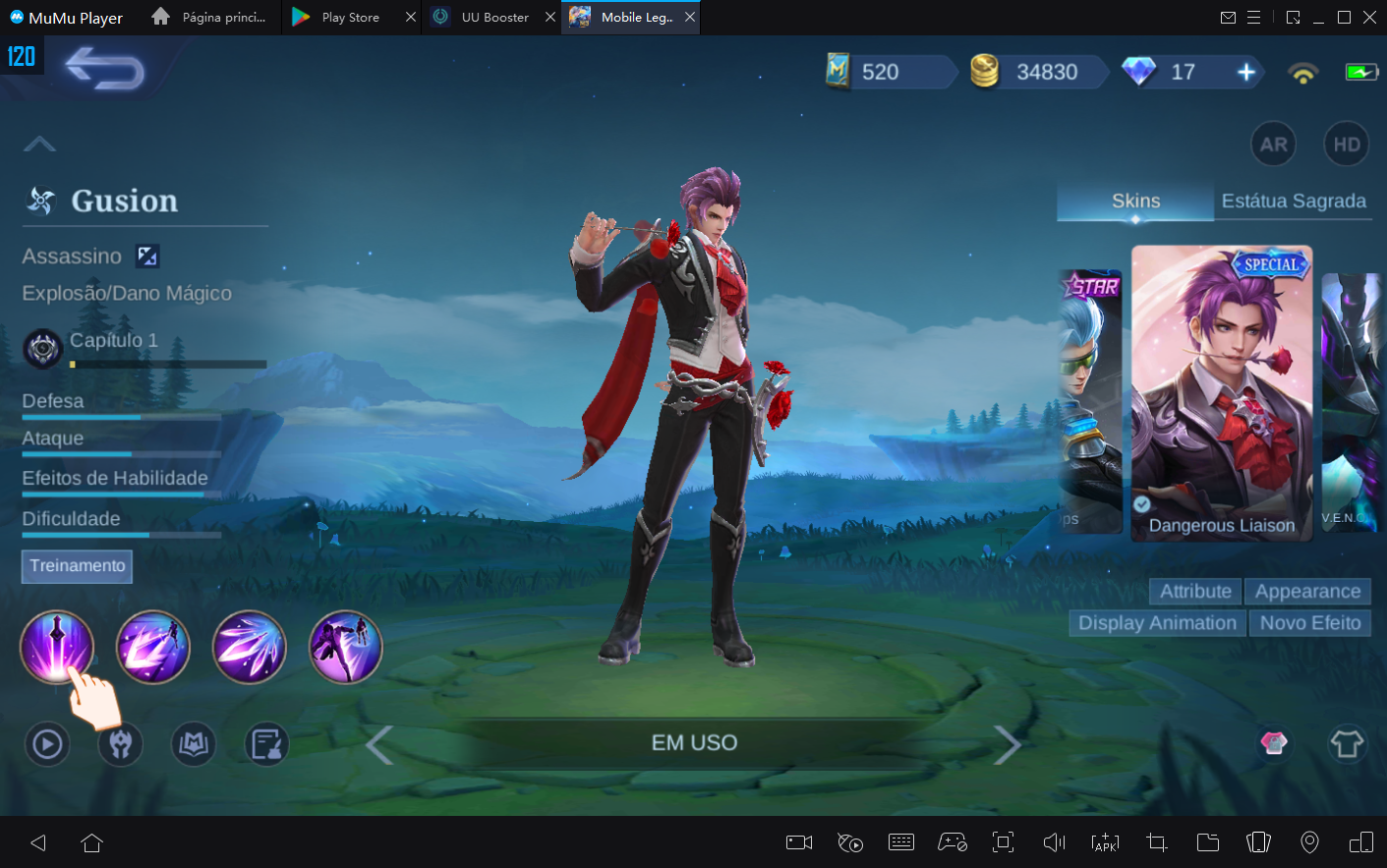The width and height of the screenshot is (1387, 868).
Task: Collapse the hero info panel via up chevron
Action: (39, 144)
